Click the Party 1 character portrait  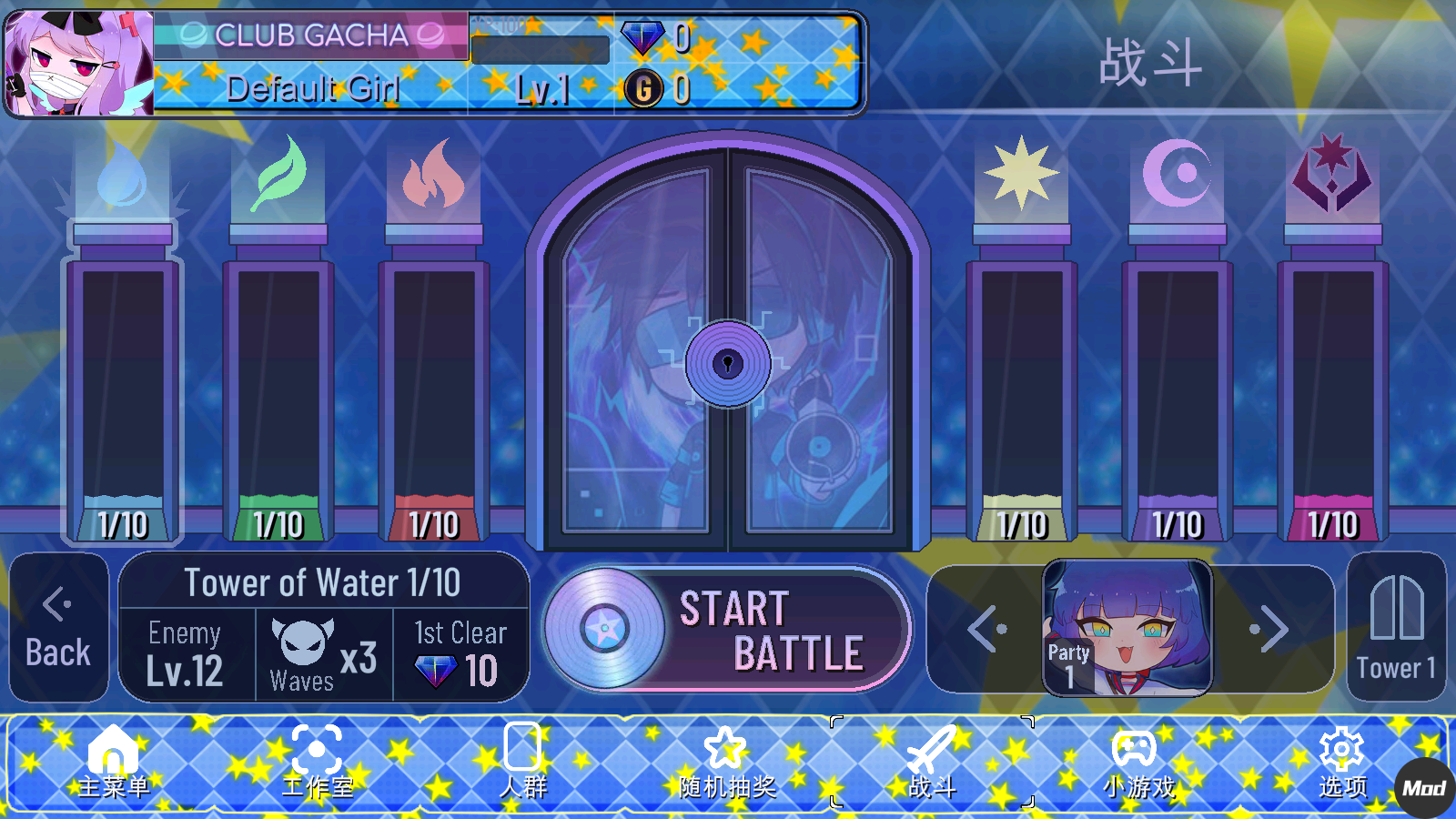tap(1127, 628)
